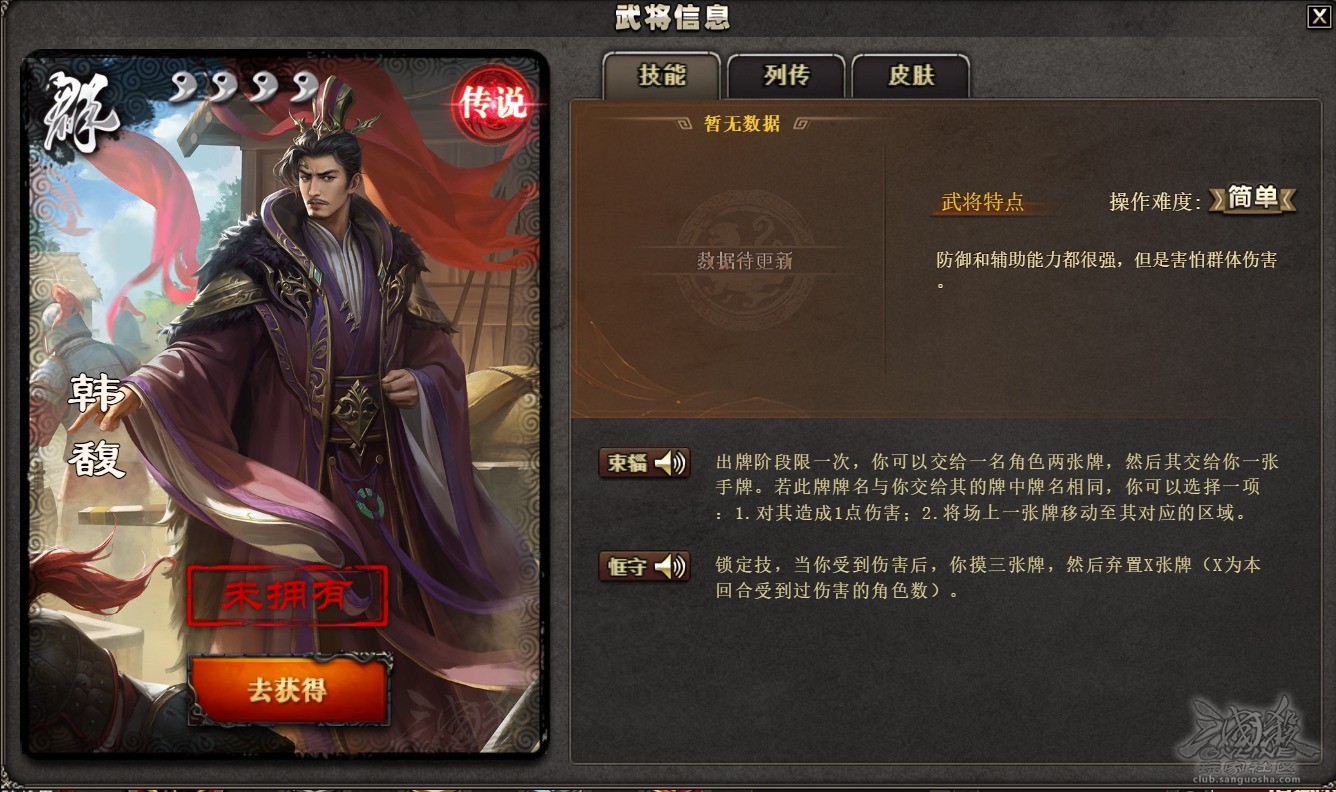Close the 武将信息 window
The image size is (1336, 792).
(1320, 16)
